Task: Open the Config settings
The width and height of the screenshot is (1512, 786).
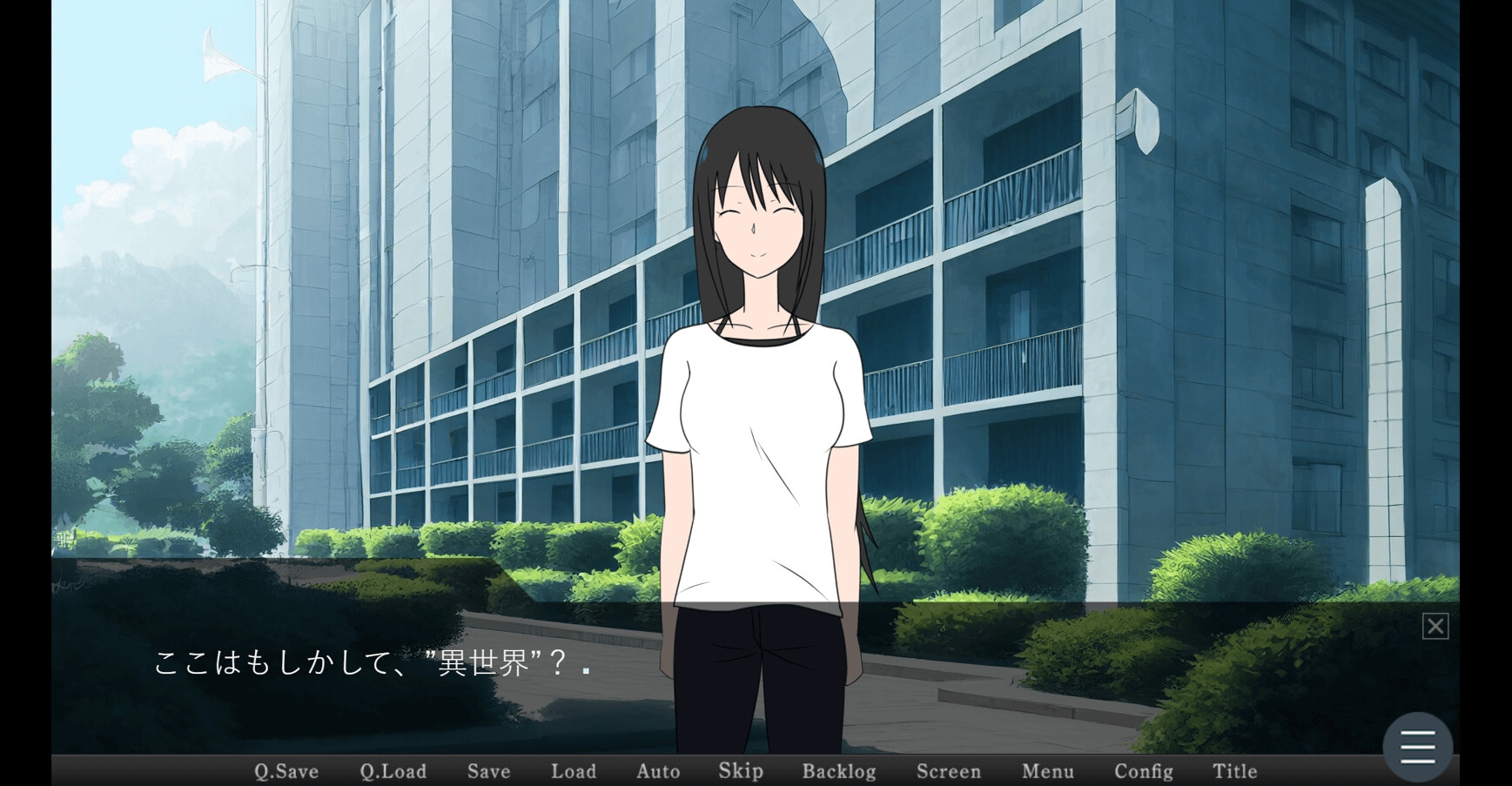Action: click(1145, 771)
